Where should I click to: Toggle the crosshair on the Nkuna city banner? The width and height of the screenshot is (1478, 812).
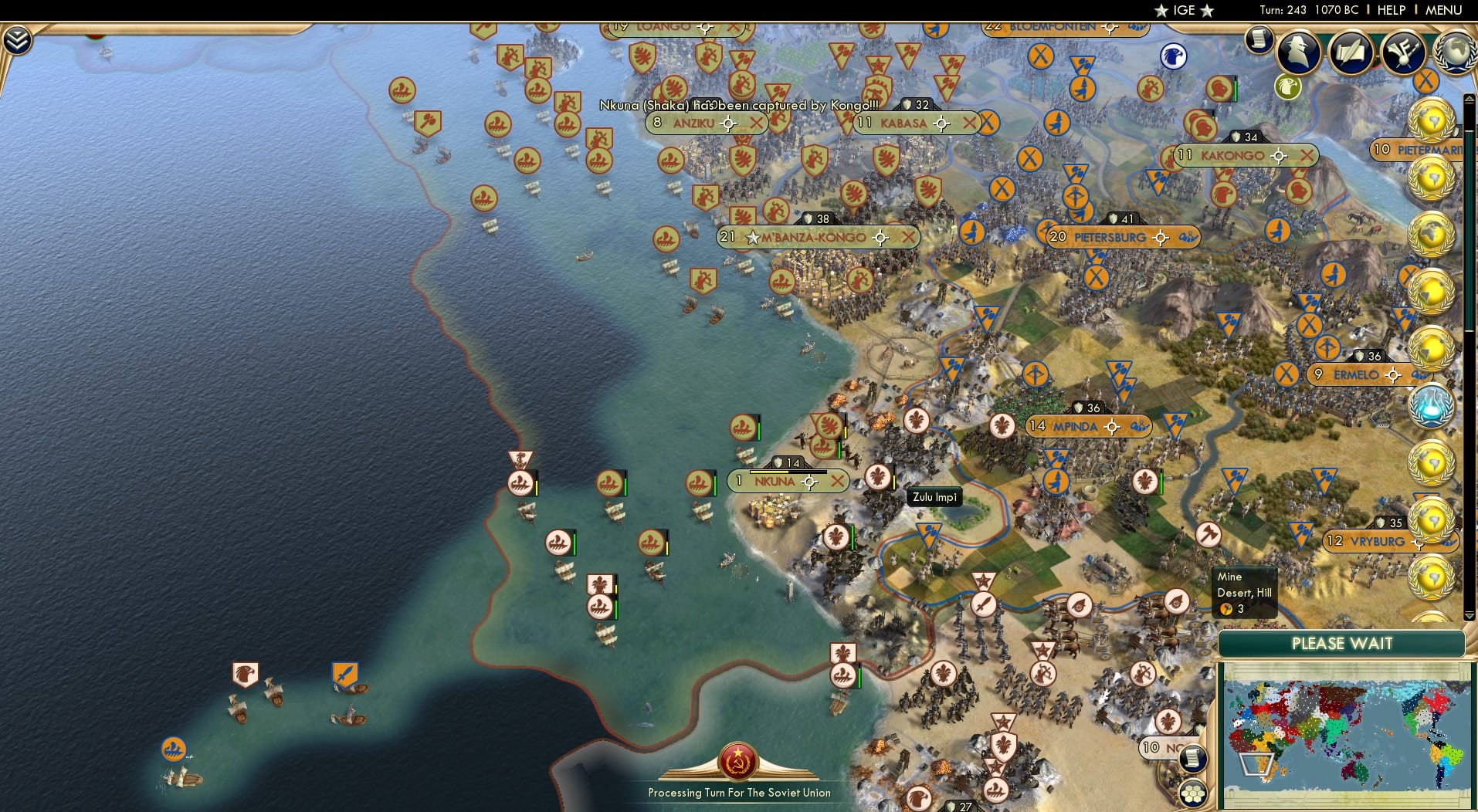pos(808,481)
